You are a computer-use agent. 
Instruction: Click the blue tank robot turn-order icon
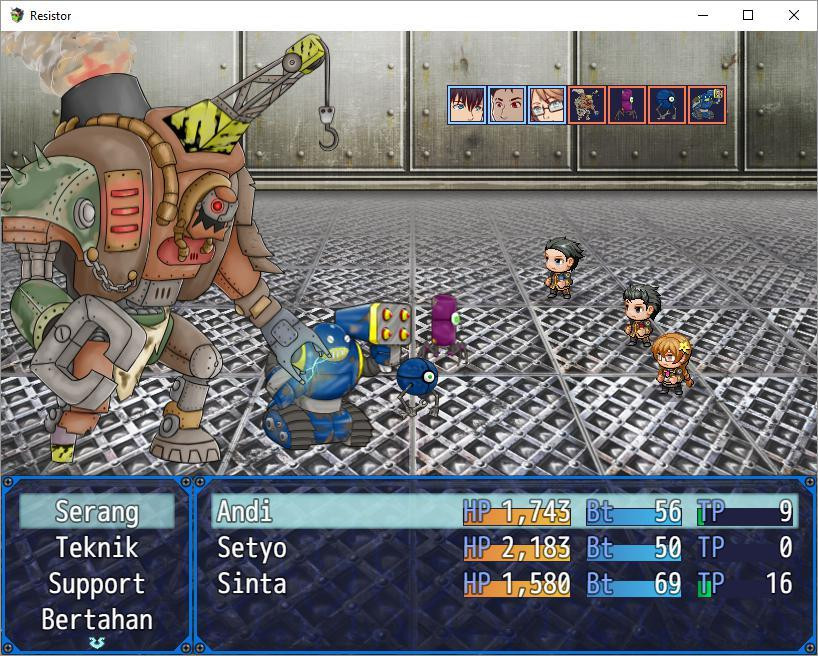coord(707,105)
